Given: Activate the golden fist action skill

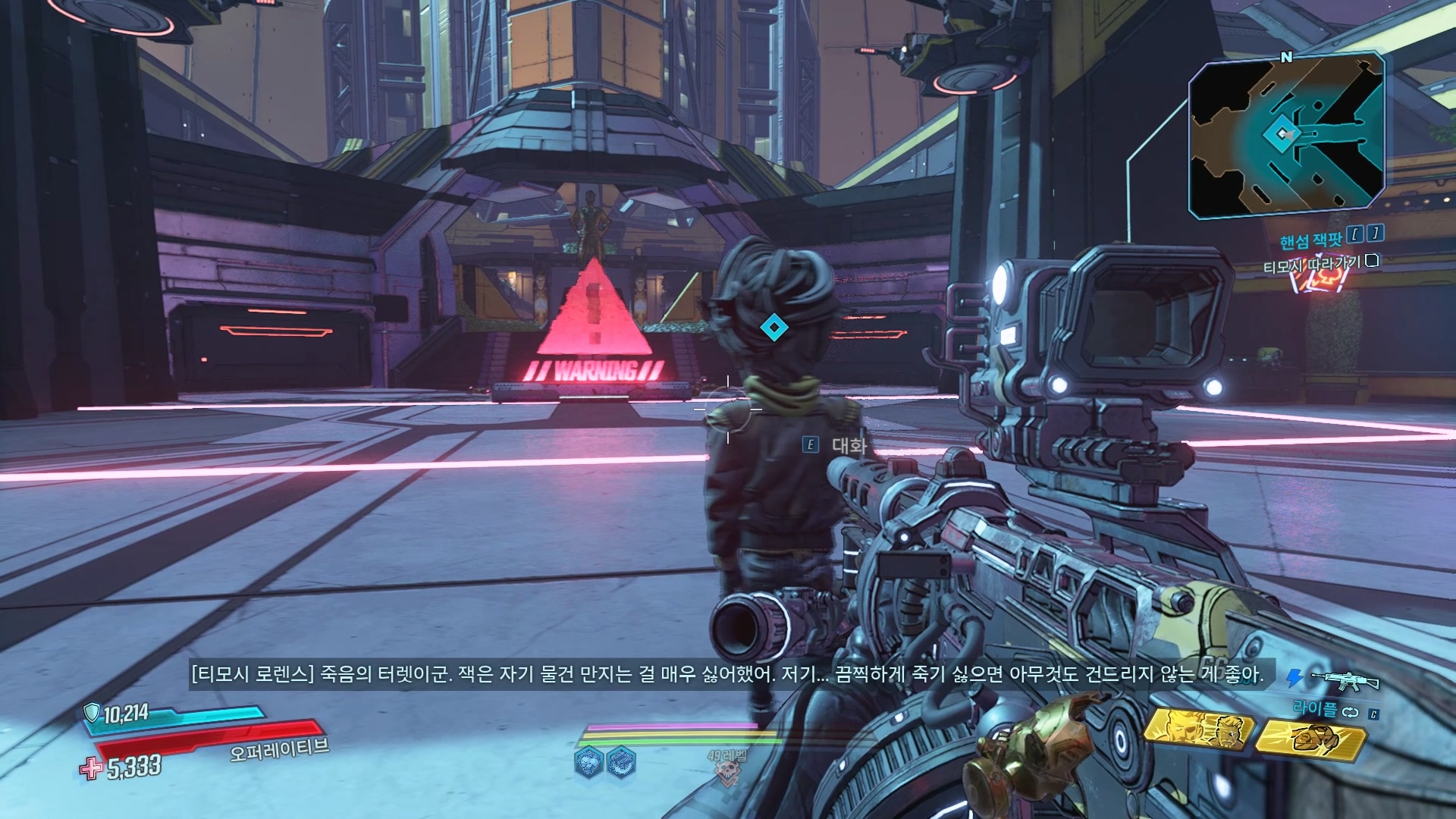Looking at the screenshot, I should pos(1310,736).
